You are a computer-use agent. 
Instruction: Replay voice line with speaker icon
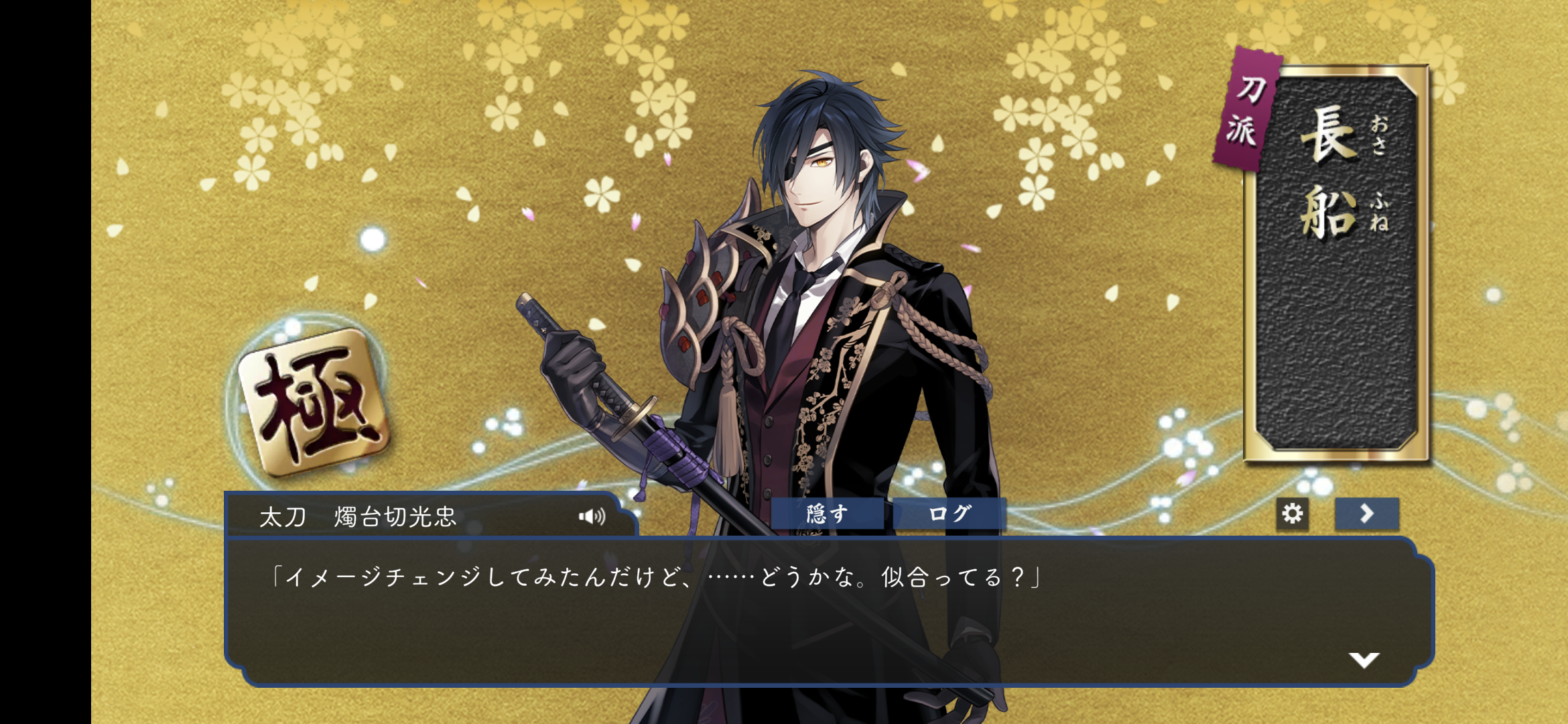(592, 516)
